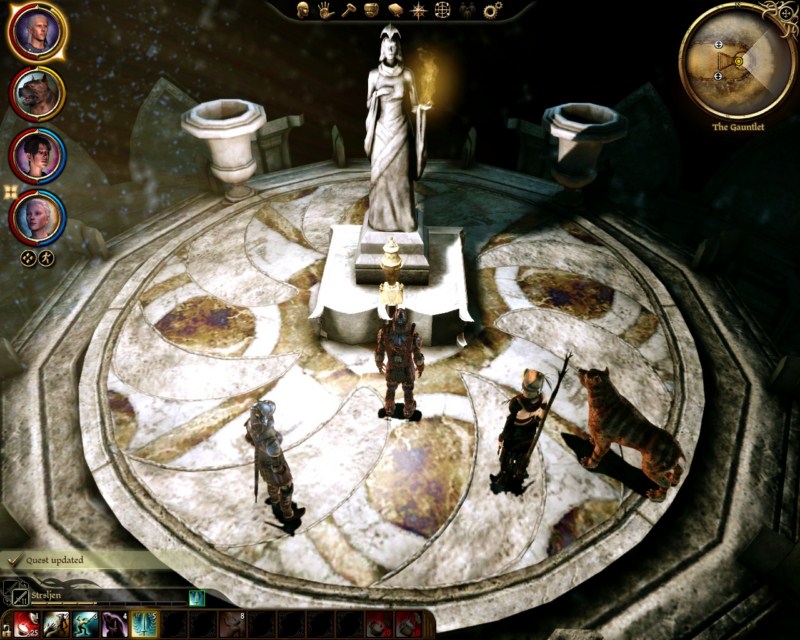Open the gear-shaped options menu

[491, 10]
